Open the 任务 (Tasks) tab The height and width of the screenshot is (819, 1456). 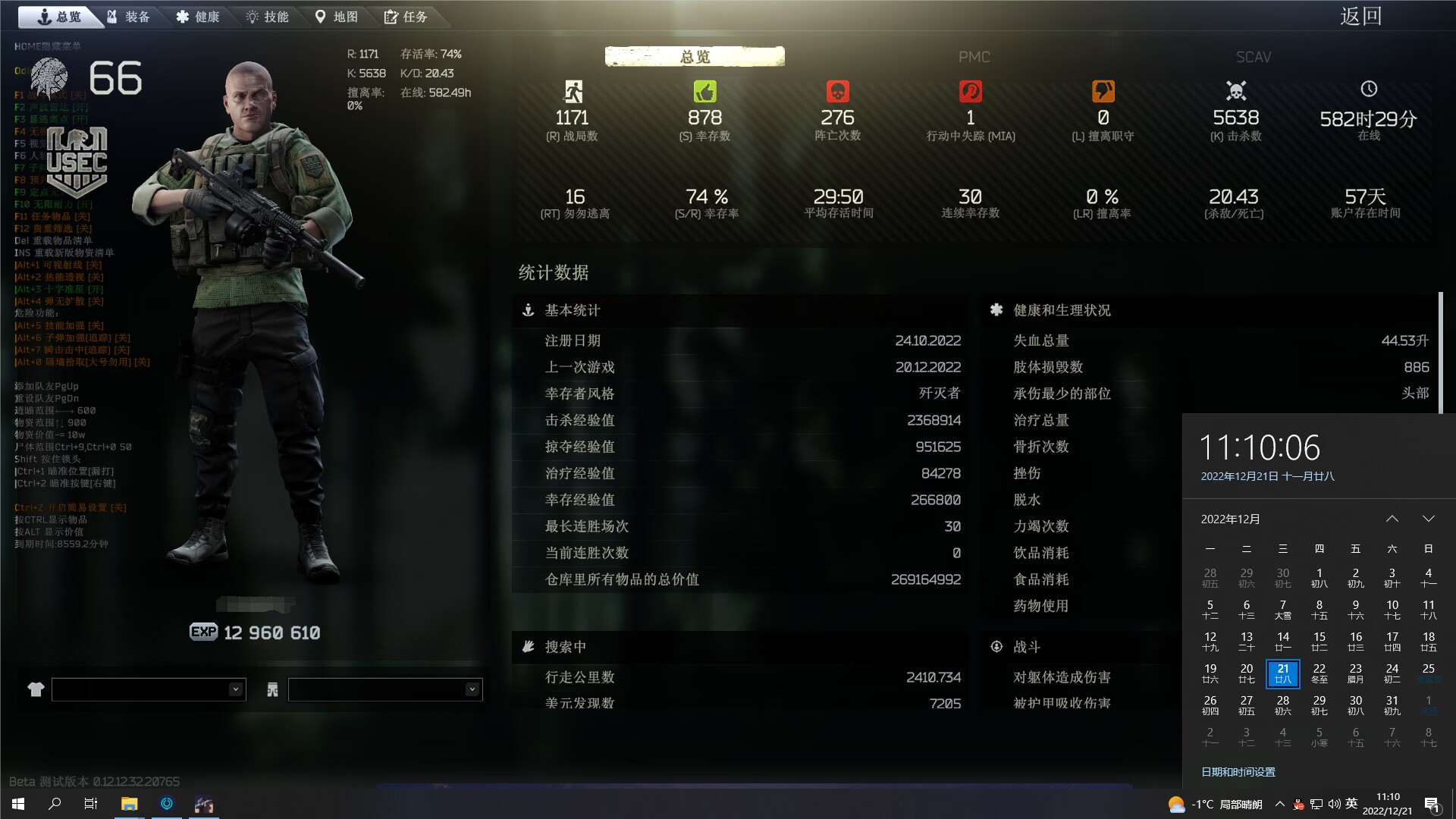(406, 17)
